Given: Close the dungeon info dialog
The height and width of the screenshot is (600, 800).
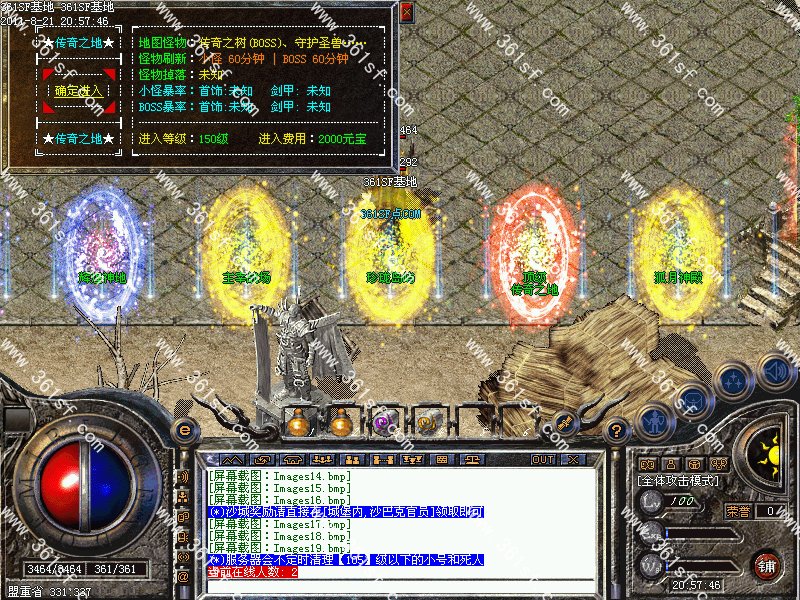Looking at the screenshot, I should point(406,12).
